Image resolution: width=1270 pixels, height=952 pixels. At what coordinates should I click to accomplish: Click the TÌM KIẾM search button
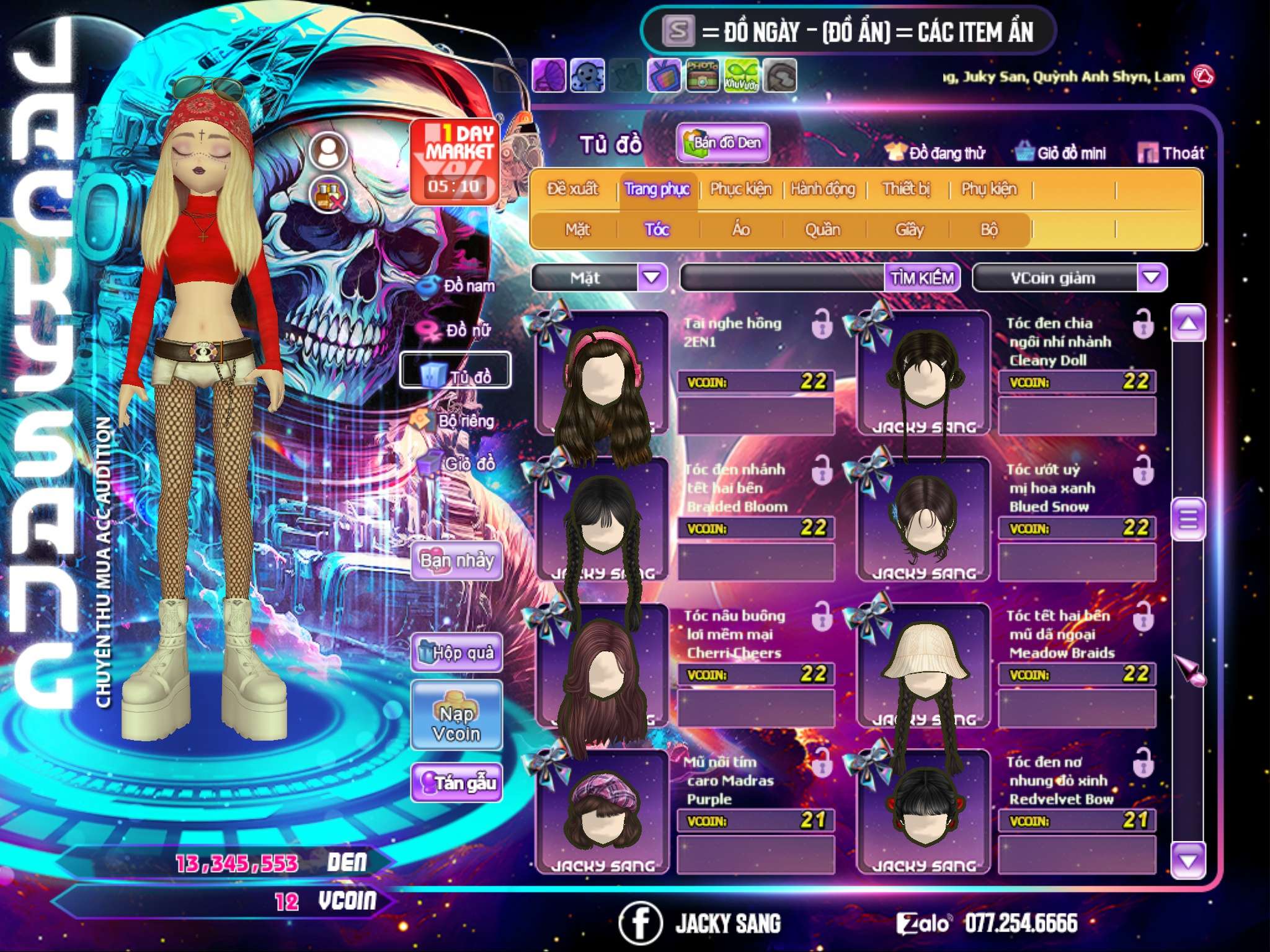pos(922,278)
